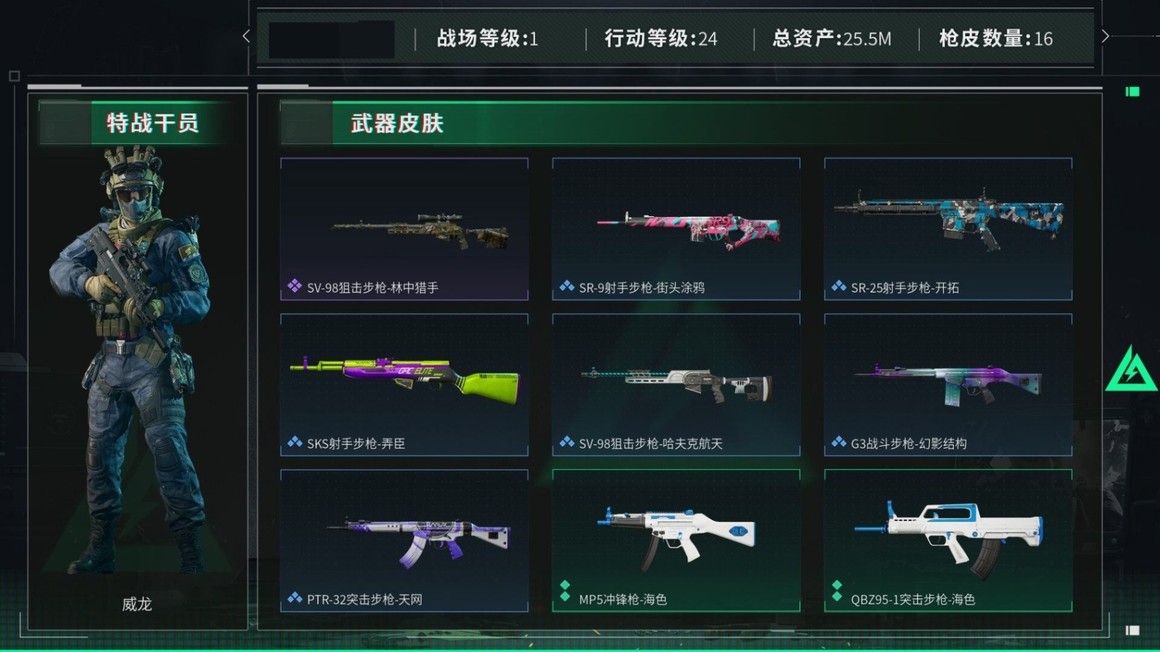Pick the QBZ95-1突击步枪-海色 skin card
Screen dimensions: 1160x652
tap(948, 541)
